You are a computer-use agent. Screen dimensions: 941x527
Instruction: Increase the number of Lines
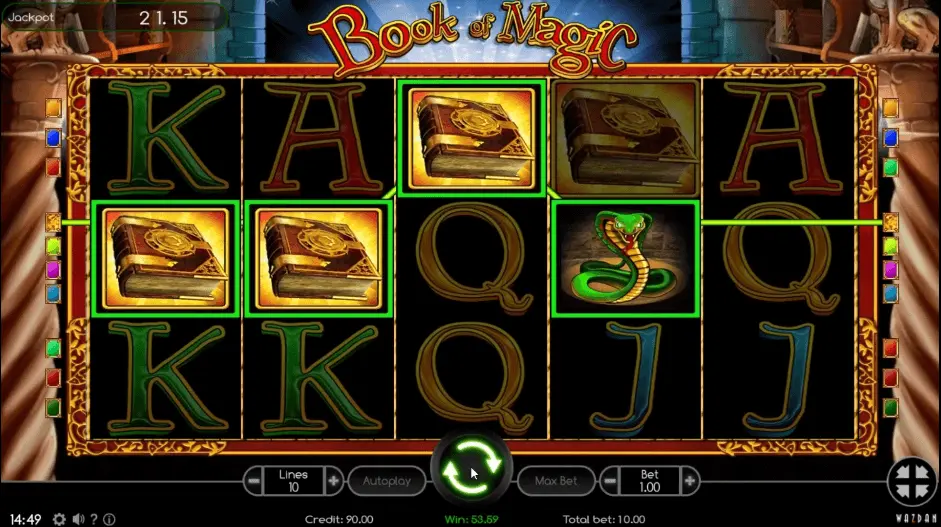pos(334,481)
